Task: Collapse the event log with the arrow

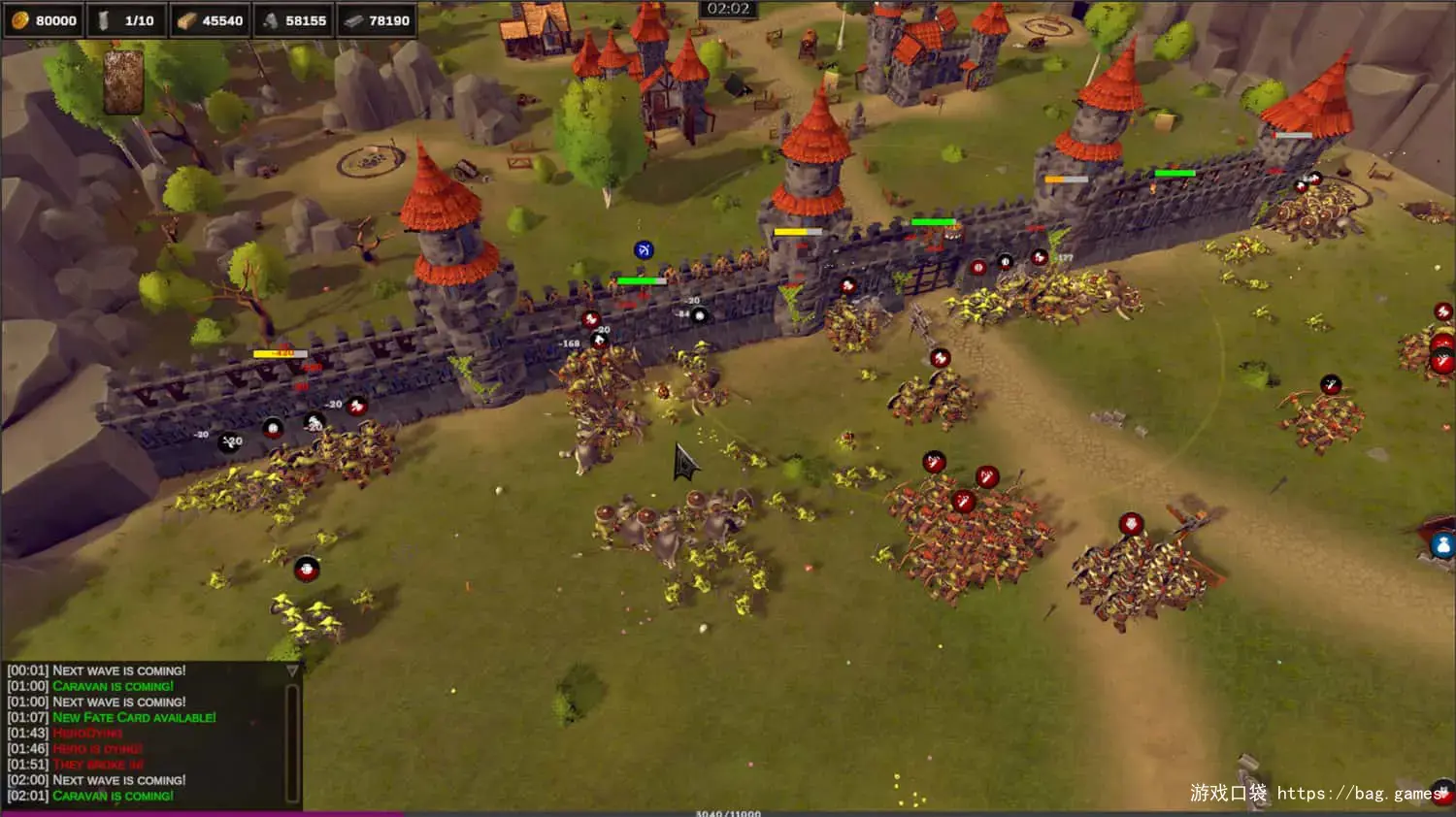Action: (292, 670)
